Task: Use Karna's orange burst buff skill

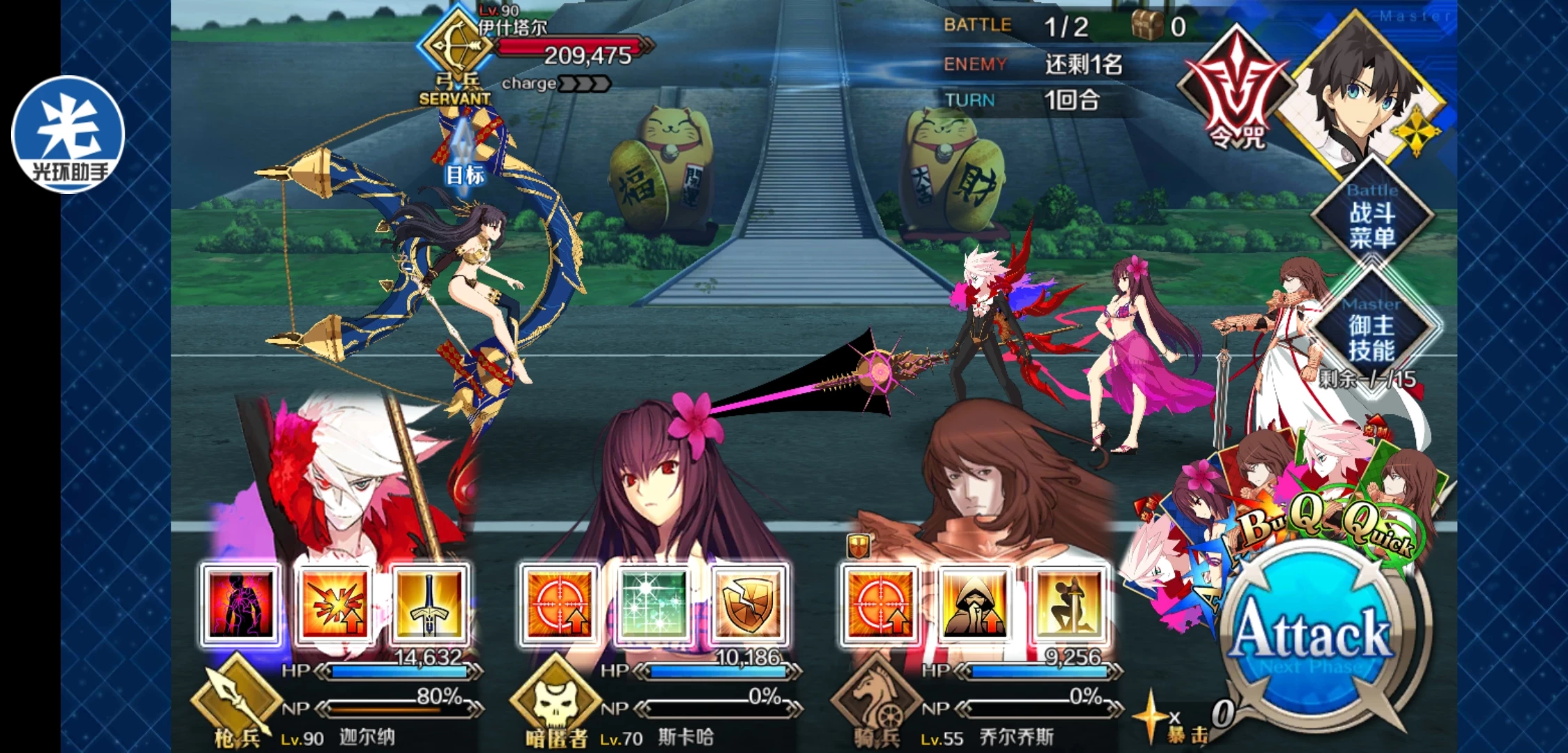Action: point(335,604)
